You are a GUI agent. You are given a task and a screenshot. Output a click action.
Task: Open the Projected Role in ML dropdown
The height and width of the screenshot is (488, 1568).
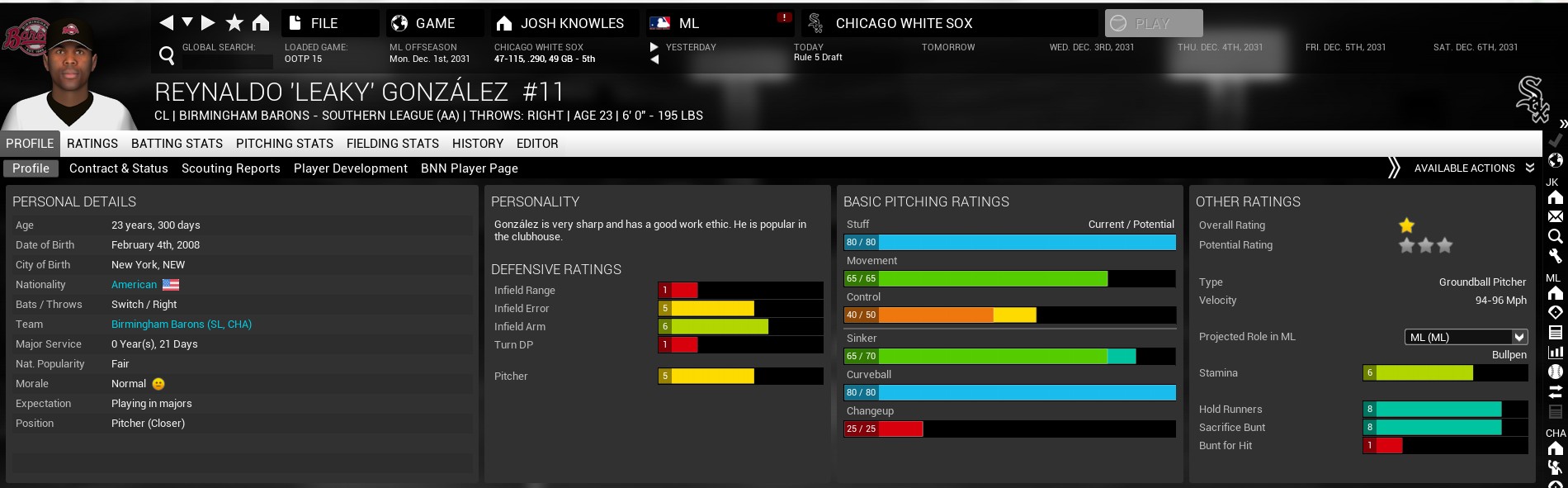(x=1466, y=337)
